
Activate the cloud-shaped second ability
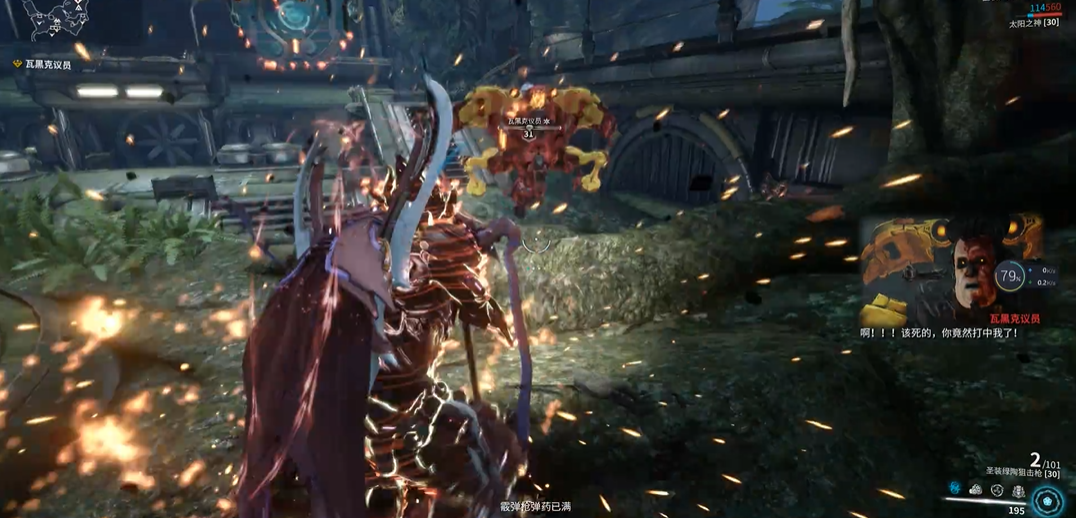pyautogui.click(x=976, y=490)
